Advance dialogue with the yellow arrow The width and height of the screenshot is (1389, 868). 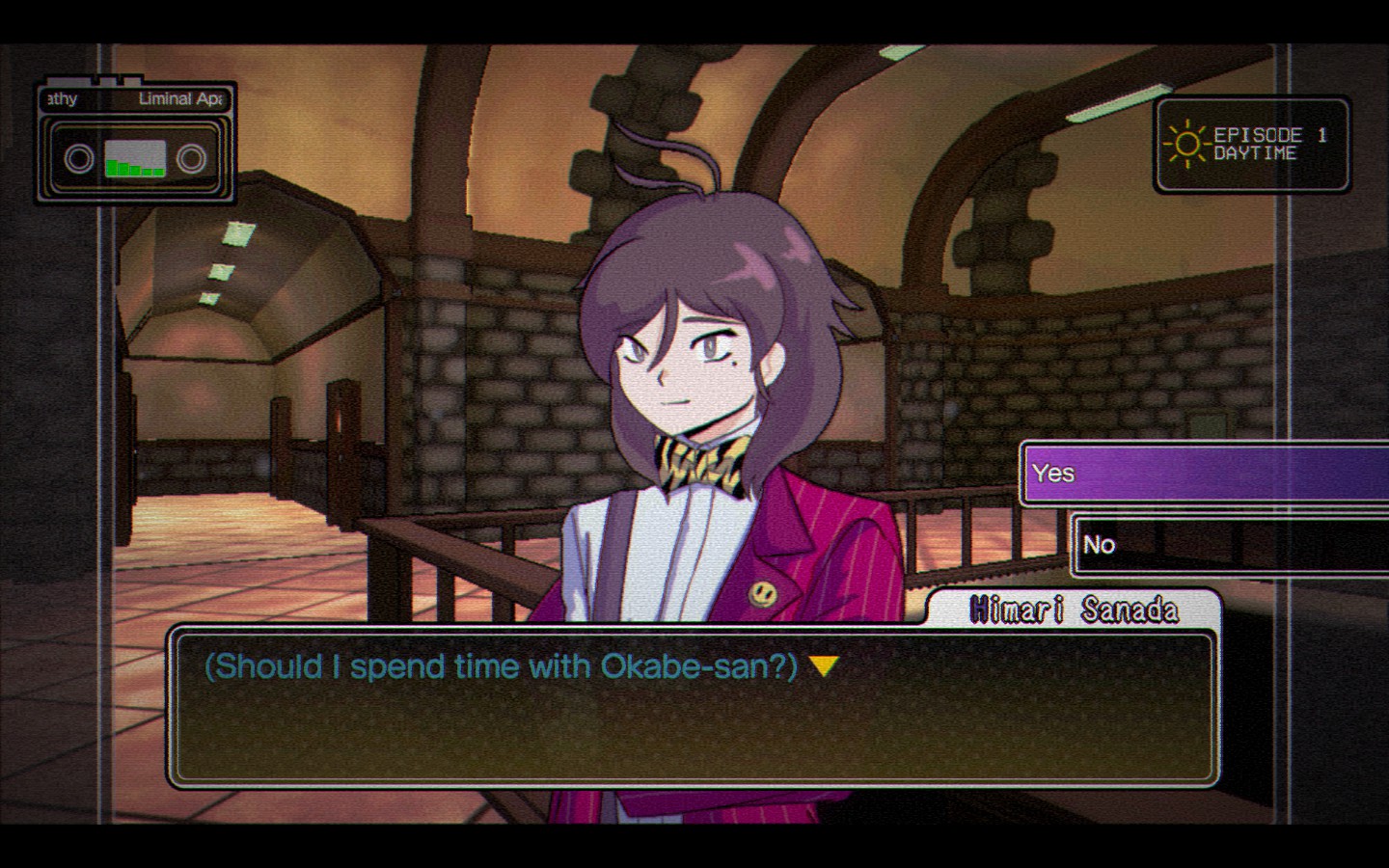click(x=823, y=666)
